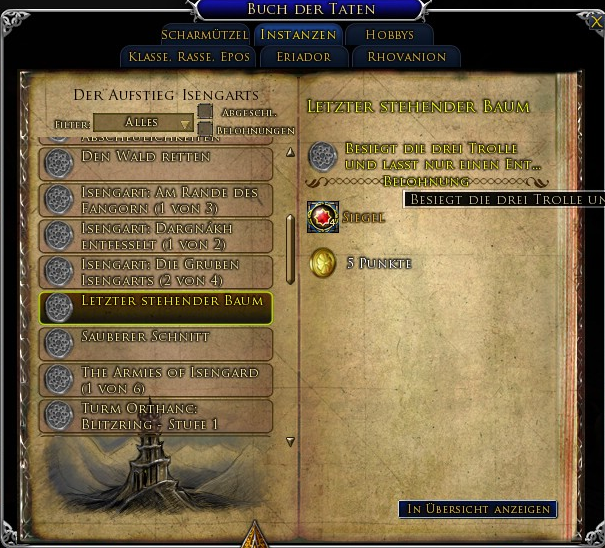Image resolution: width=605 pixels, height=548 pixels.
Task: Select Turm Orthanc: Blitzring deed
Action: [155, 416]
